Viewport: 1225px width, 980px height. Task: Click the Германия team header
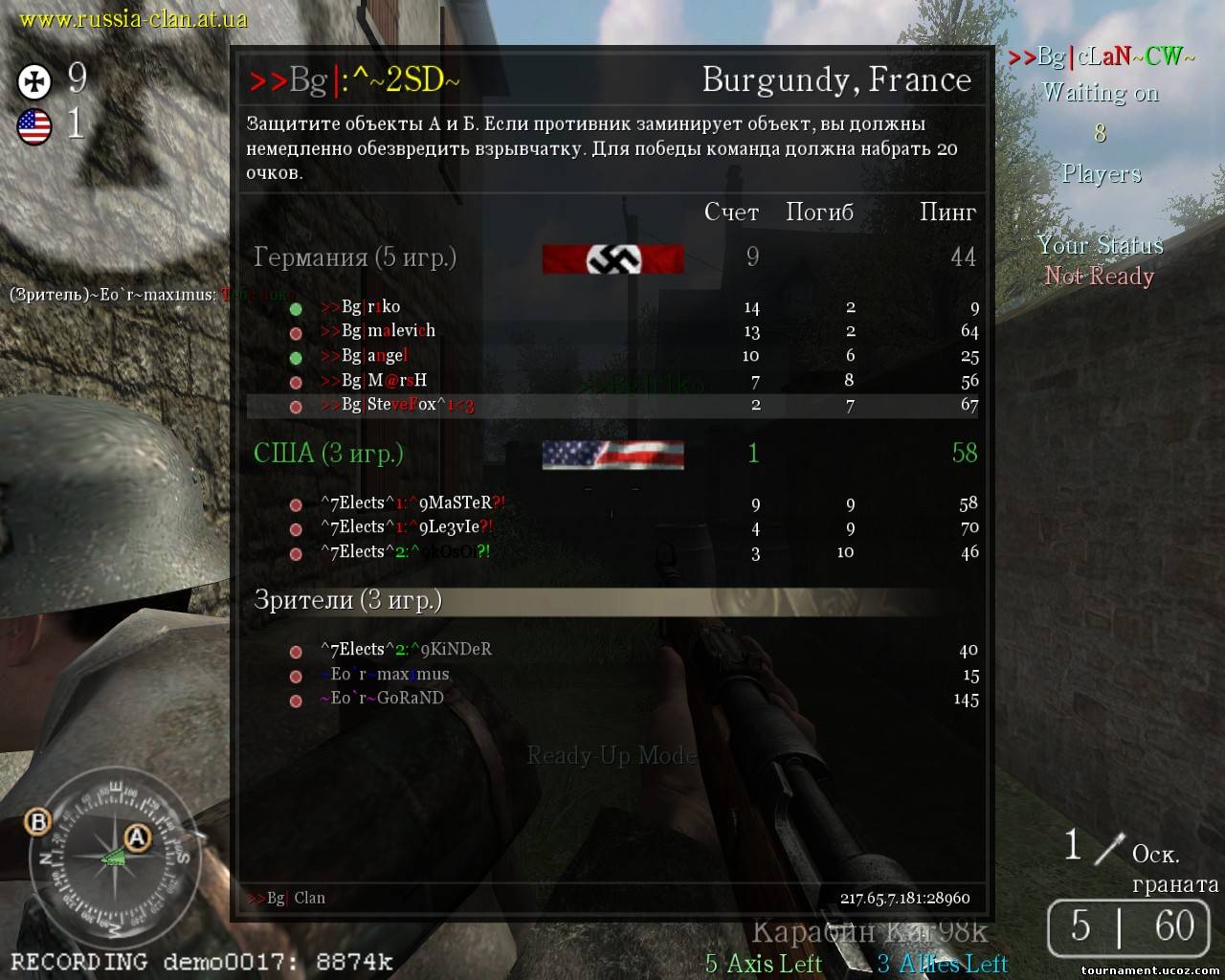click(354, 257)
